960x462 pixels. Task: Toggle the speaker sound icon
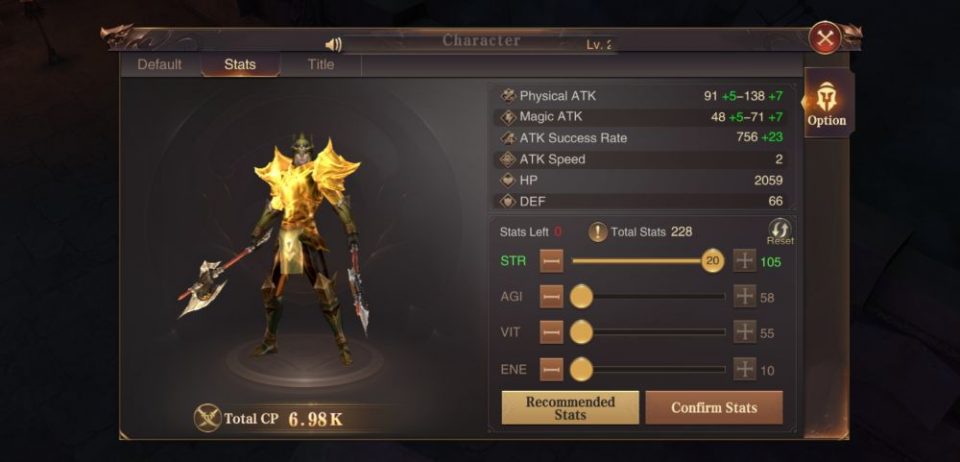click(334, 44)
